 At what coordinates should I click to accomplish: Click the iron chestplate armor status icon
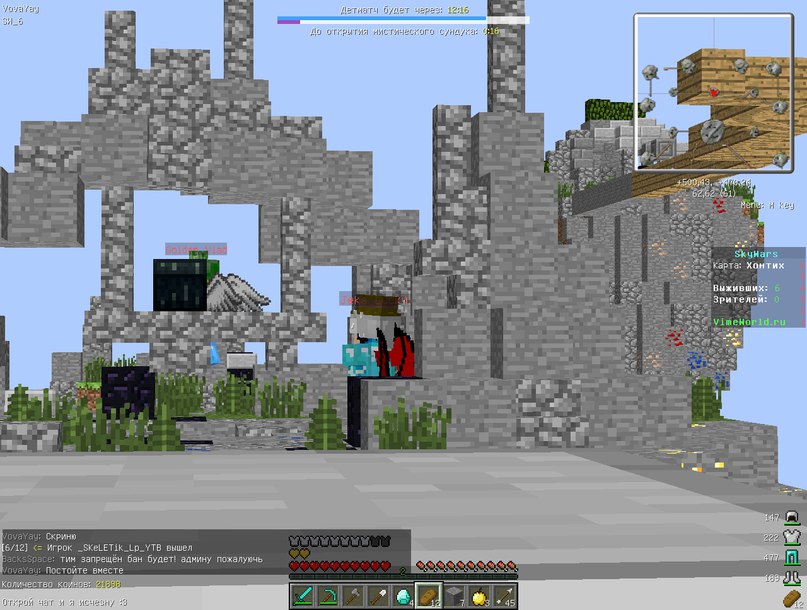coord(793,538)
